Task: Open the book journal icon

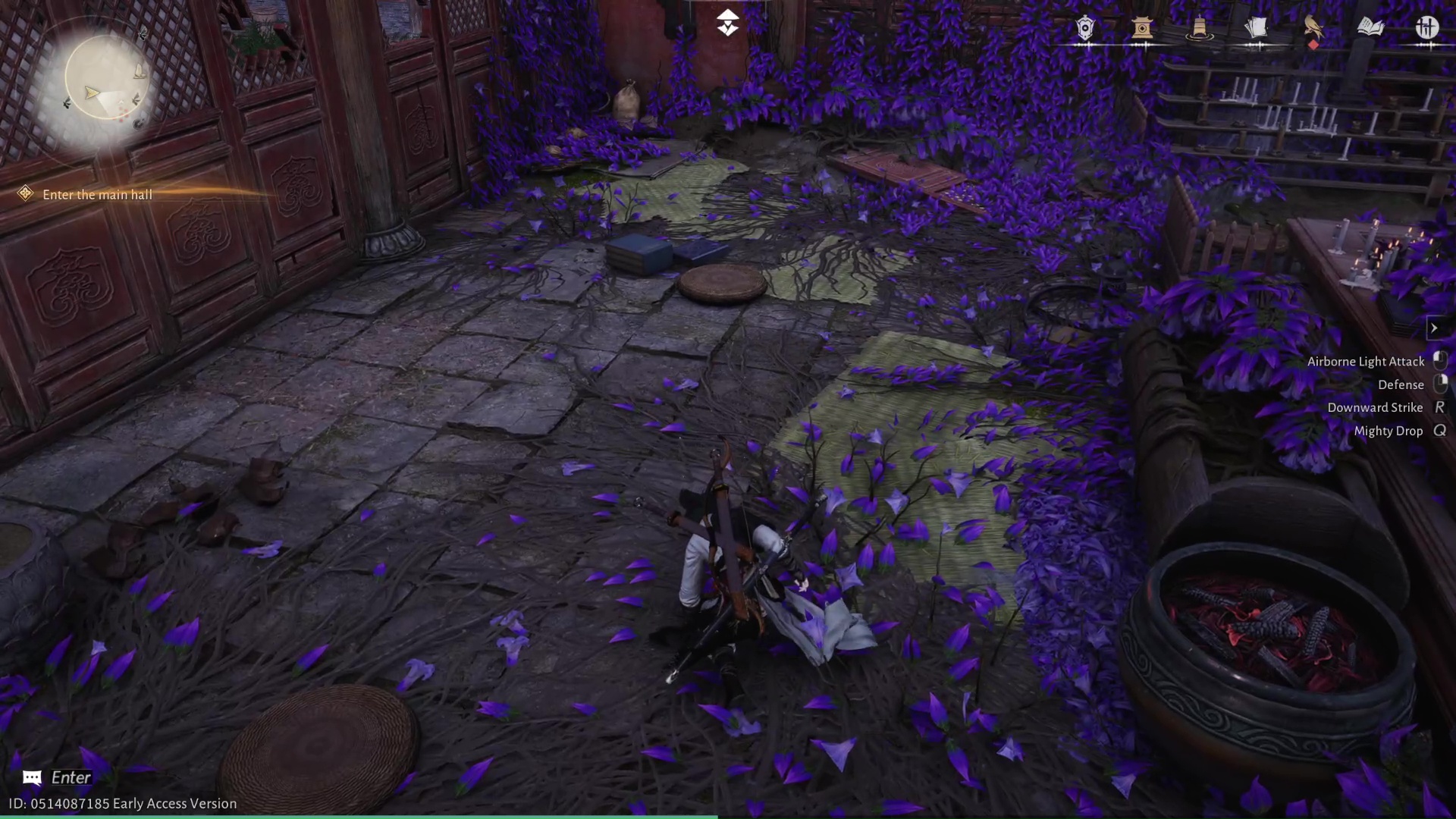Action: point(1370,27)
